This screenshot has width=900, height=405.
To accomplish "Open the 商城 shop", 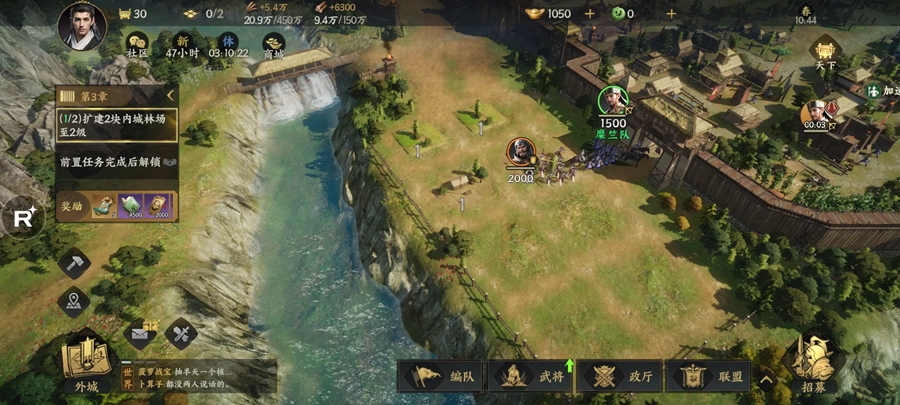I will pos(273,42).
